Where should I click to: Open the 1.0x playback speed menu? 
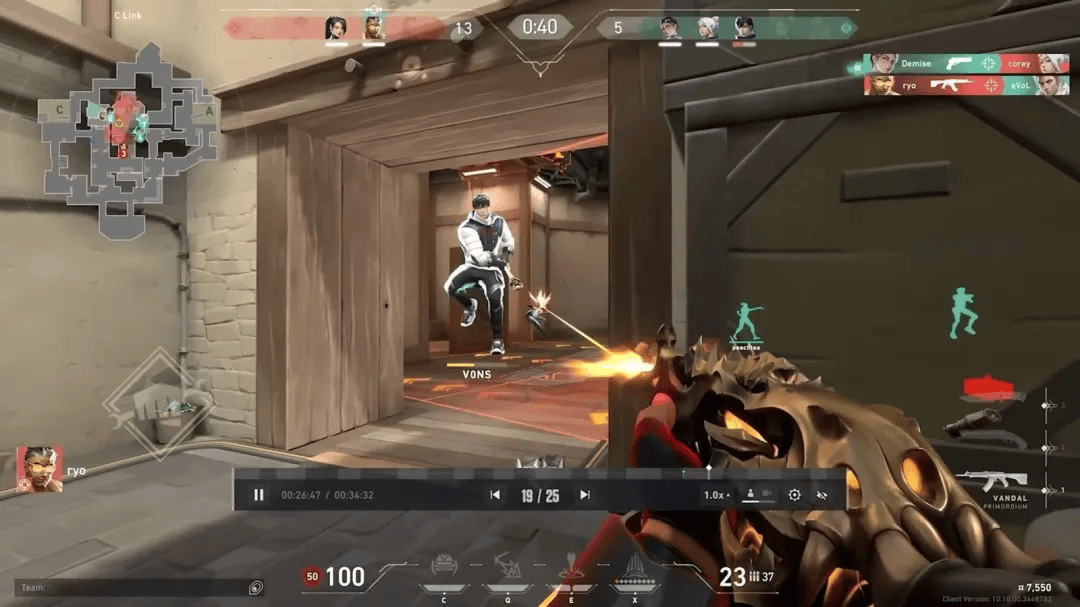click(716, 495)
